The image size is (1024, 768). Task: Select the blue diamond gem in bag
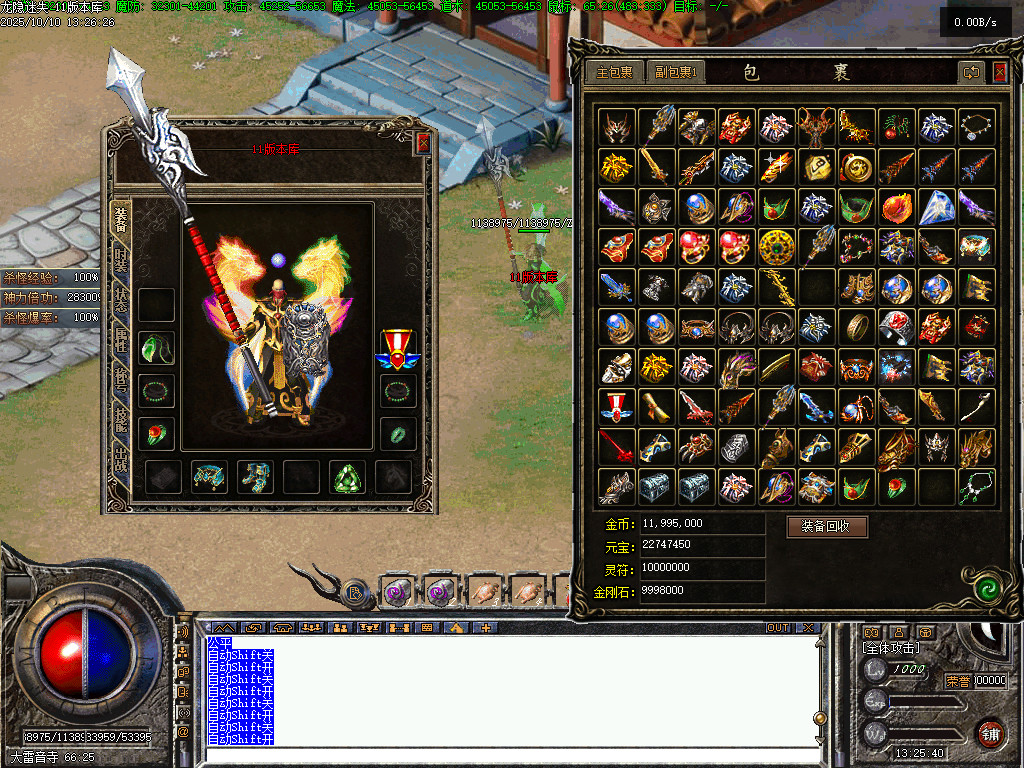937,207
